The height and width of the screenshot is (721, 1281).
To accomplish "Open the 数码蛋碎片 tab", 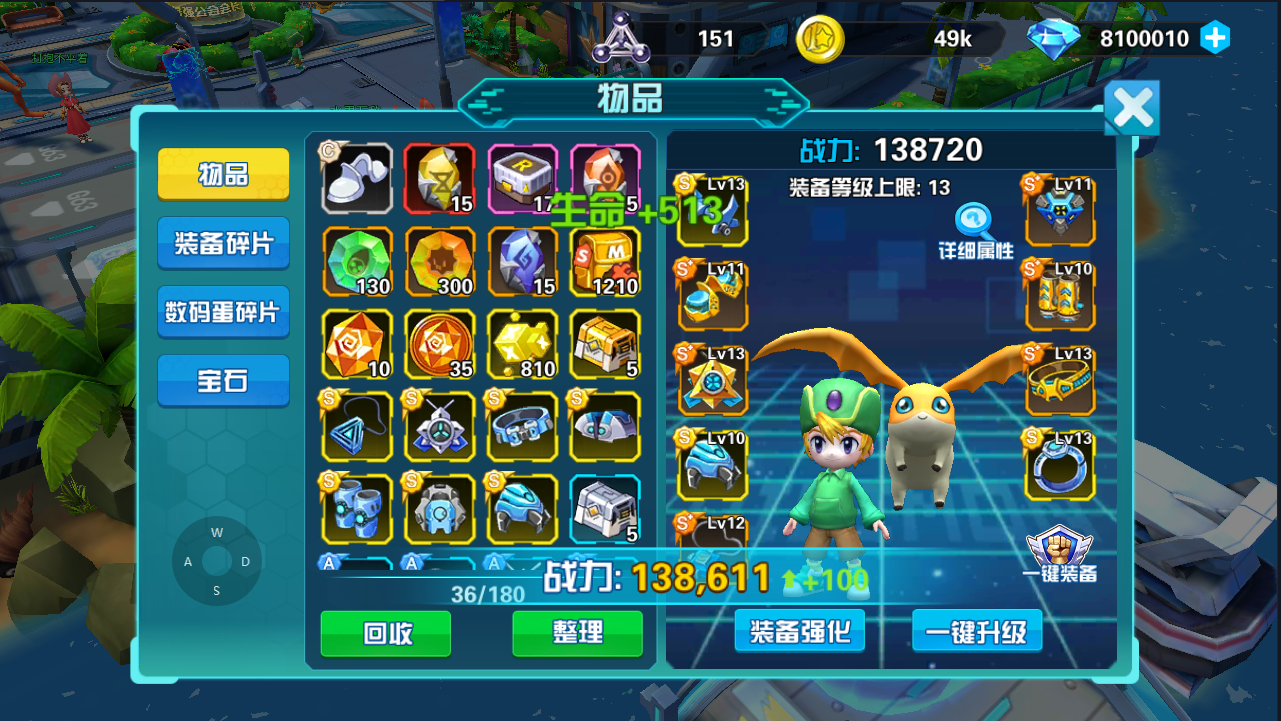I will pos(222,311).
